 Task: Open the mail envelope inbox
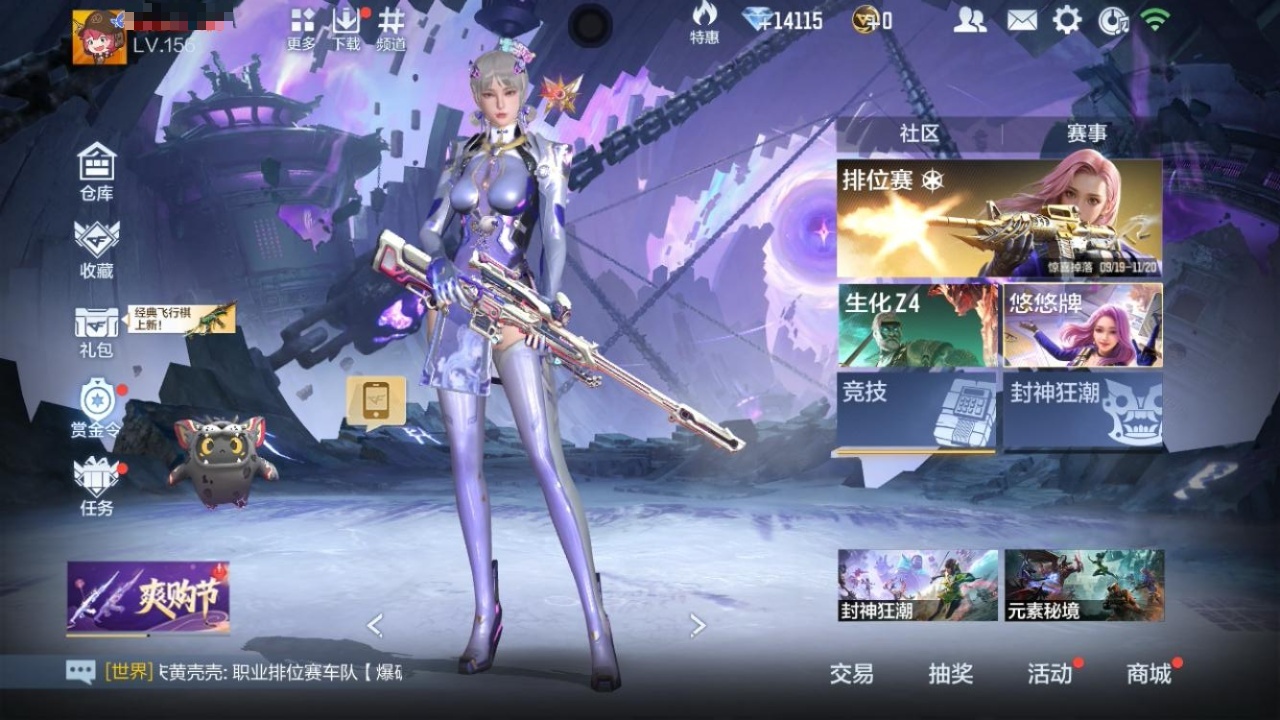(1021, 20)
